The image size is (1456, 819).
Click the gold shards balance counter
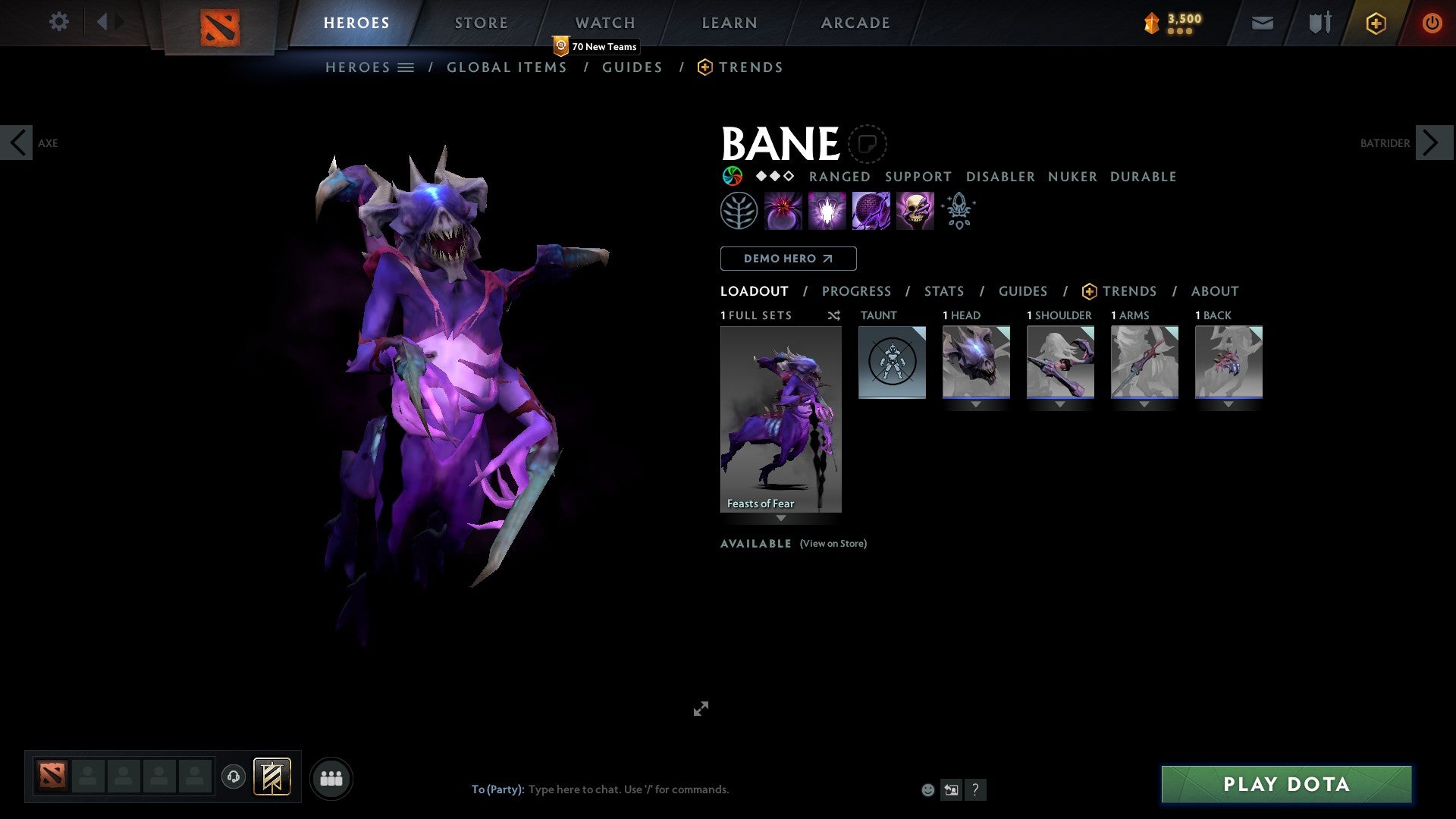click(1172, 22)
